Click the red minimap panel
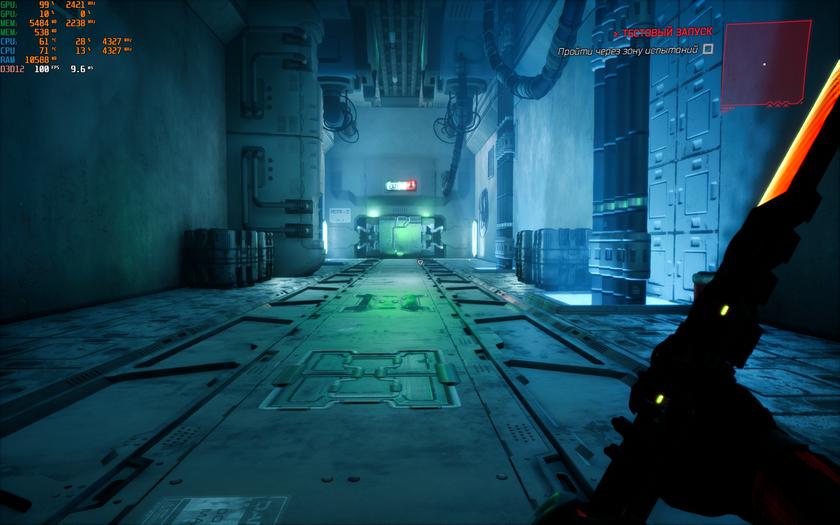This screenshot has height=525, width=840. [x=764, y=63]
